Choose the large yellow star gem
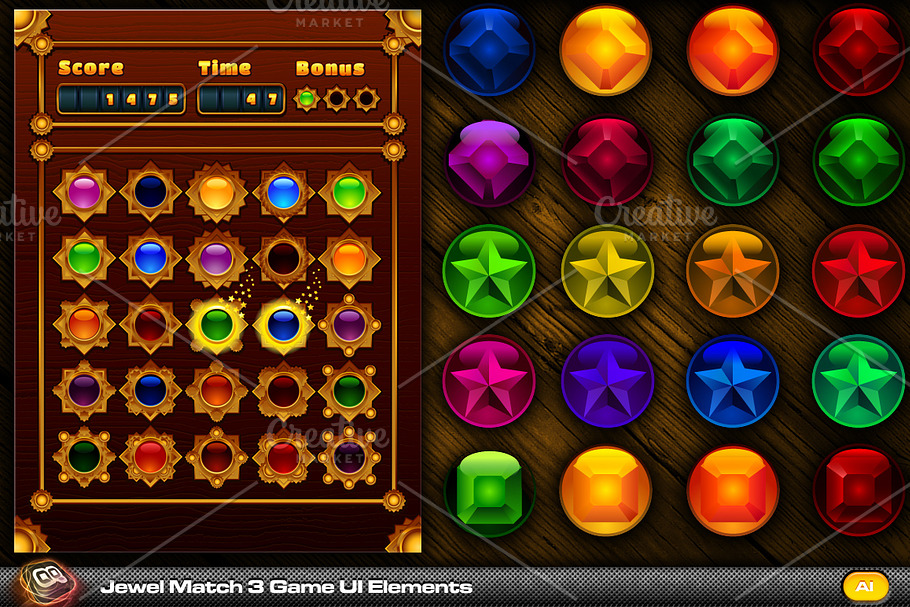Viewport: 910px width, 607px height. (607, 271)
